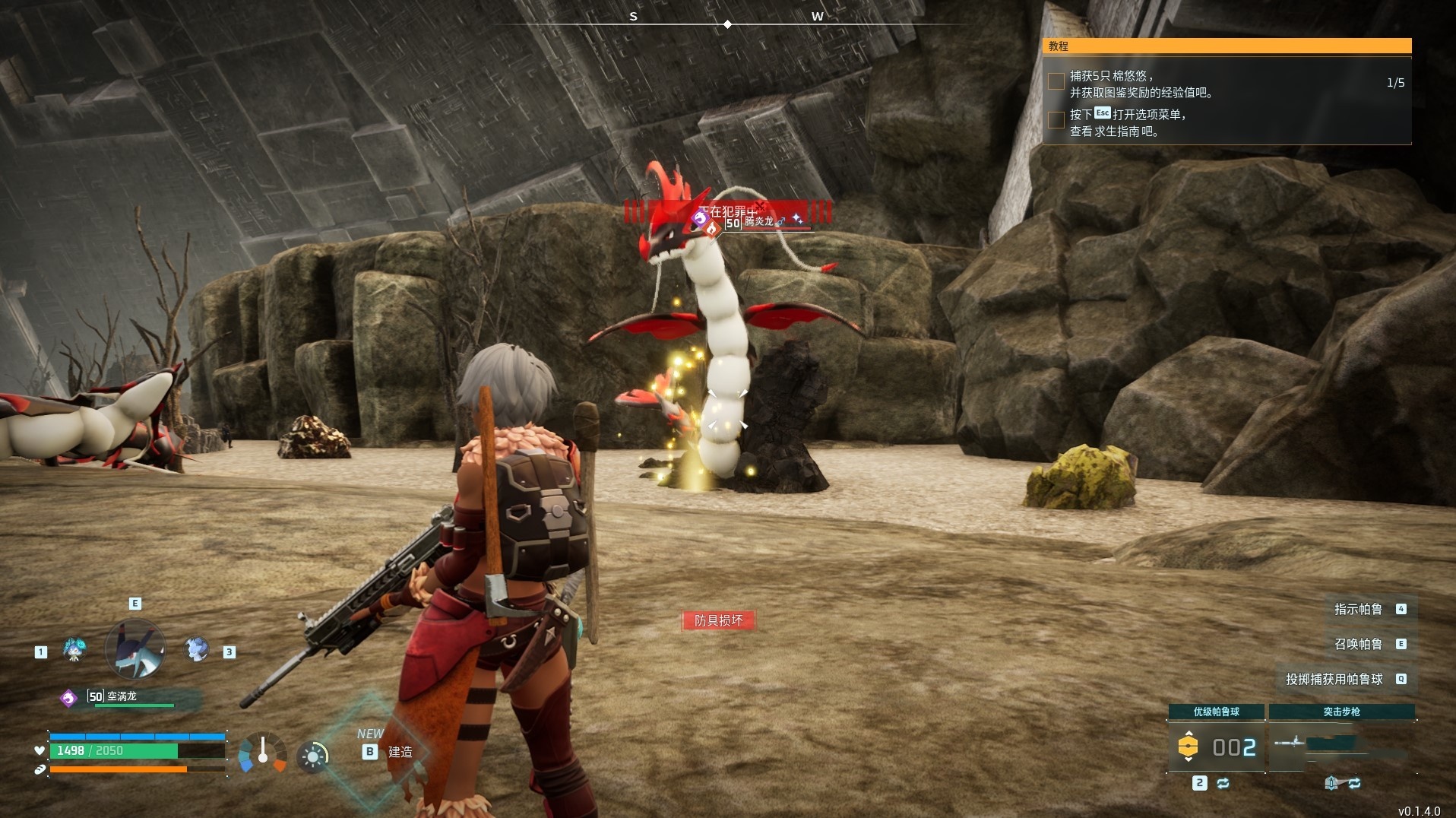Click the thermometer temperature gauge icon
Image resolution: width=1456 pixels, height=818 pixels.
point(262,753)
